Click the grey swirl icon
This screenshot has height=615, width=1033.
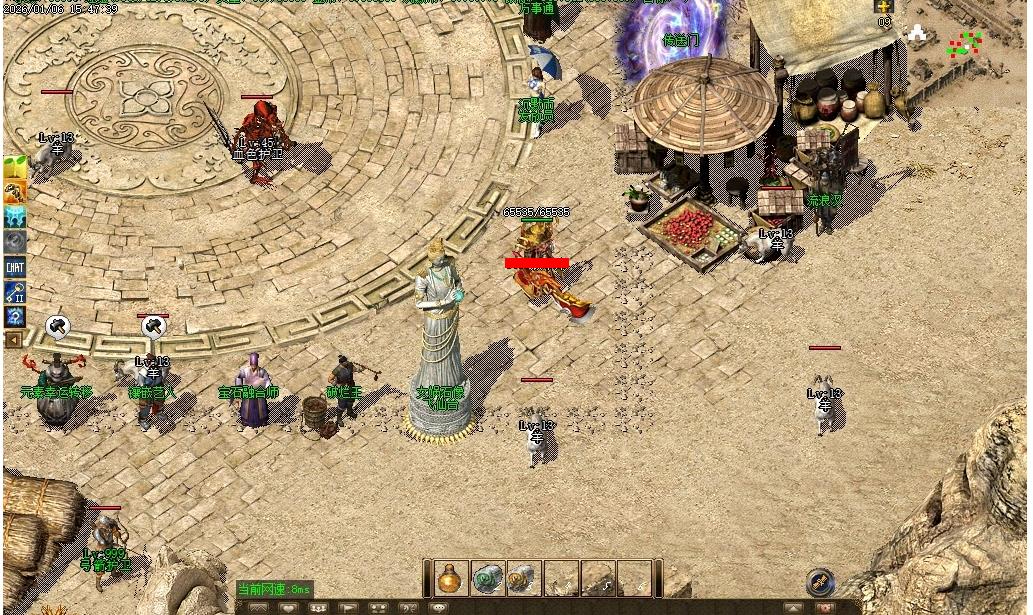tap(15, 242)
